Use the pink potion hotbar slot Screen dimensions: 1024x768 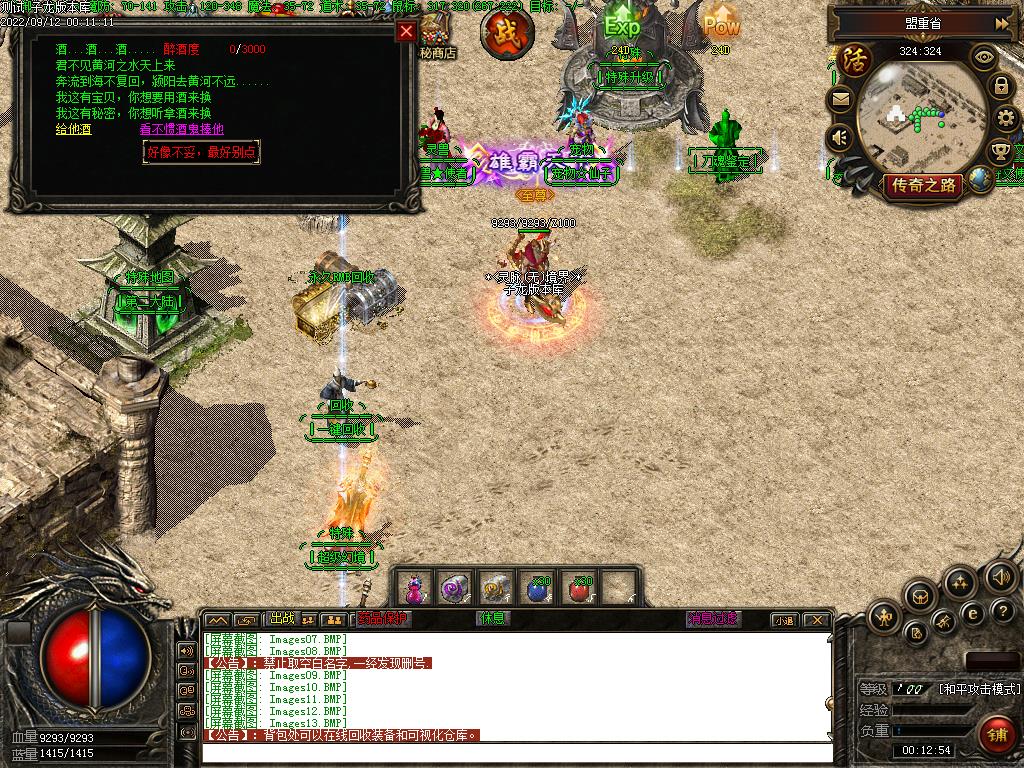415,587
